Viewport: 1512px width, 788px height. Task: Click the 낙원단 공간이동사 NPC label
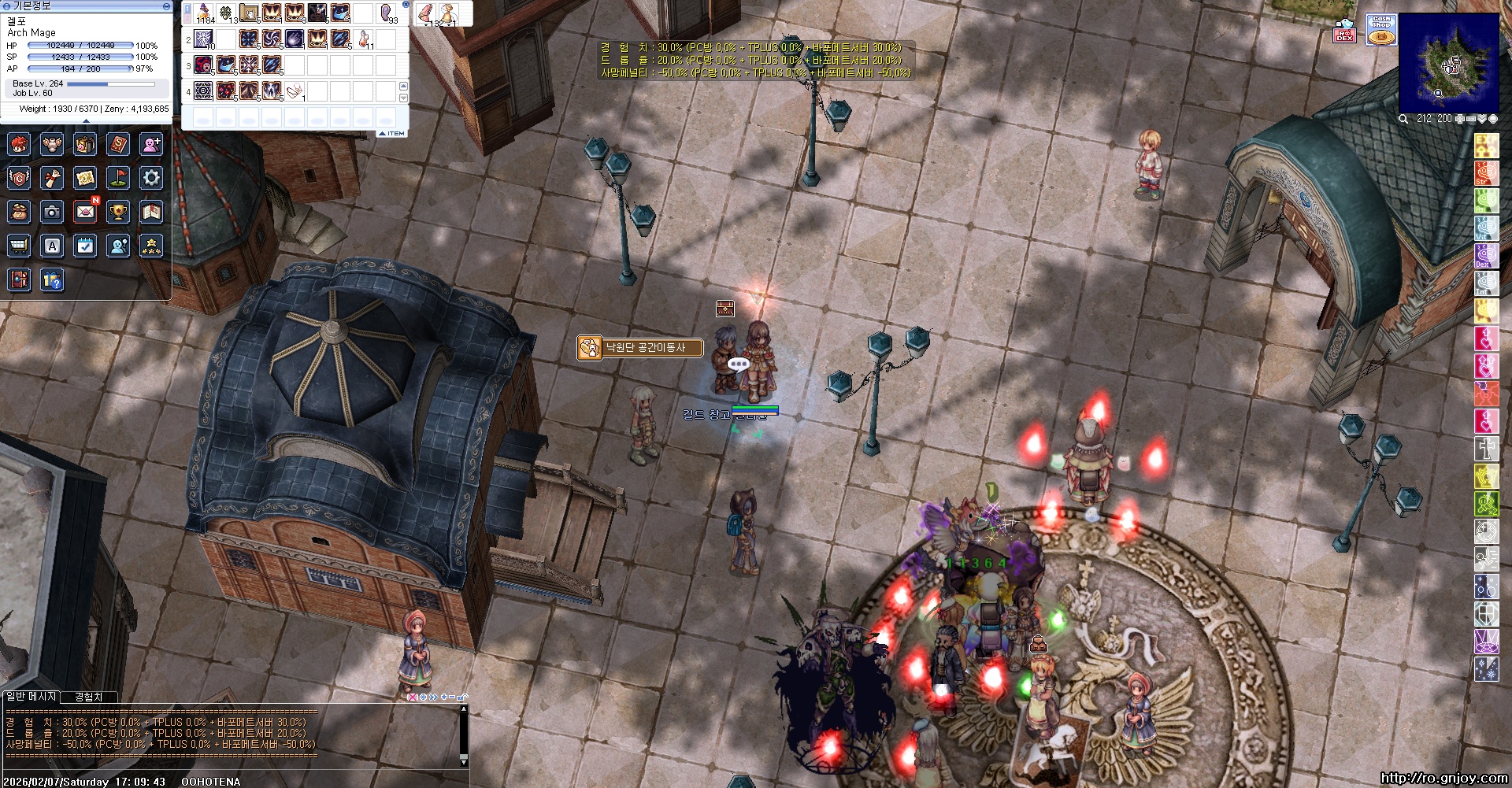640,347
